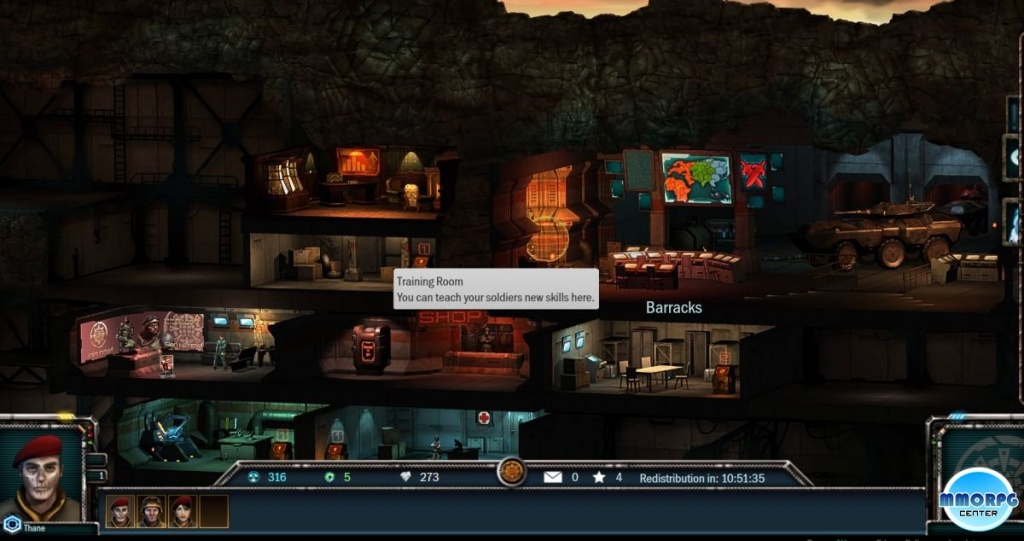The width and height of the screenshot is (1024, 541).
Task: Select the helmeted soldier portrait in squad bar
Action: click(151, 511)
